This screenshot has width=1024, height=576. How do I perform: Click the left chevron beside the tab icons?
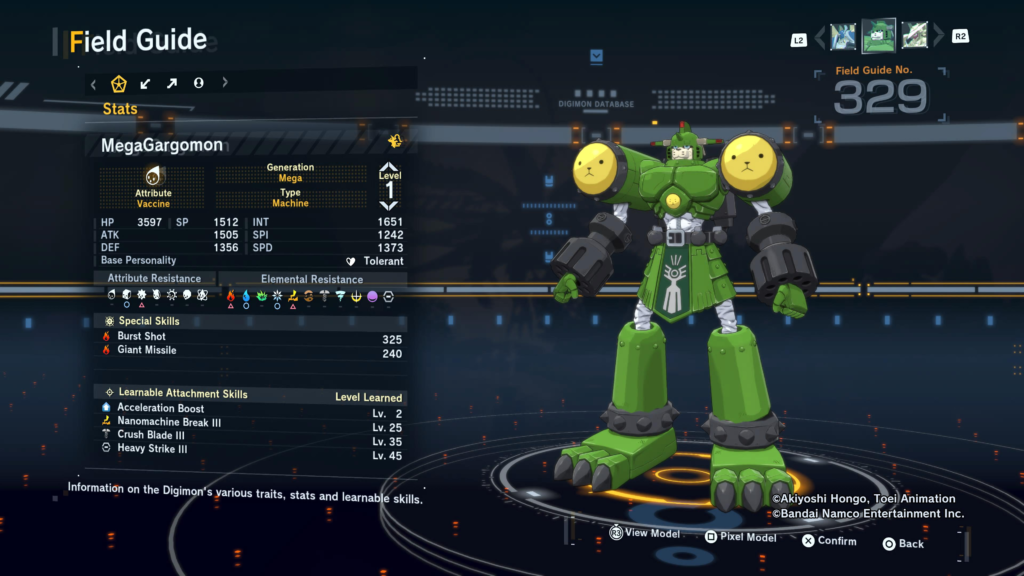(x=93, y=83)
